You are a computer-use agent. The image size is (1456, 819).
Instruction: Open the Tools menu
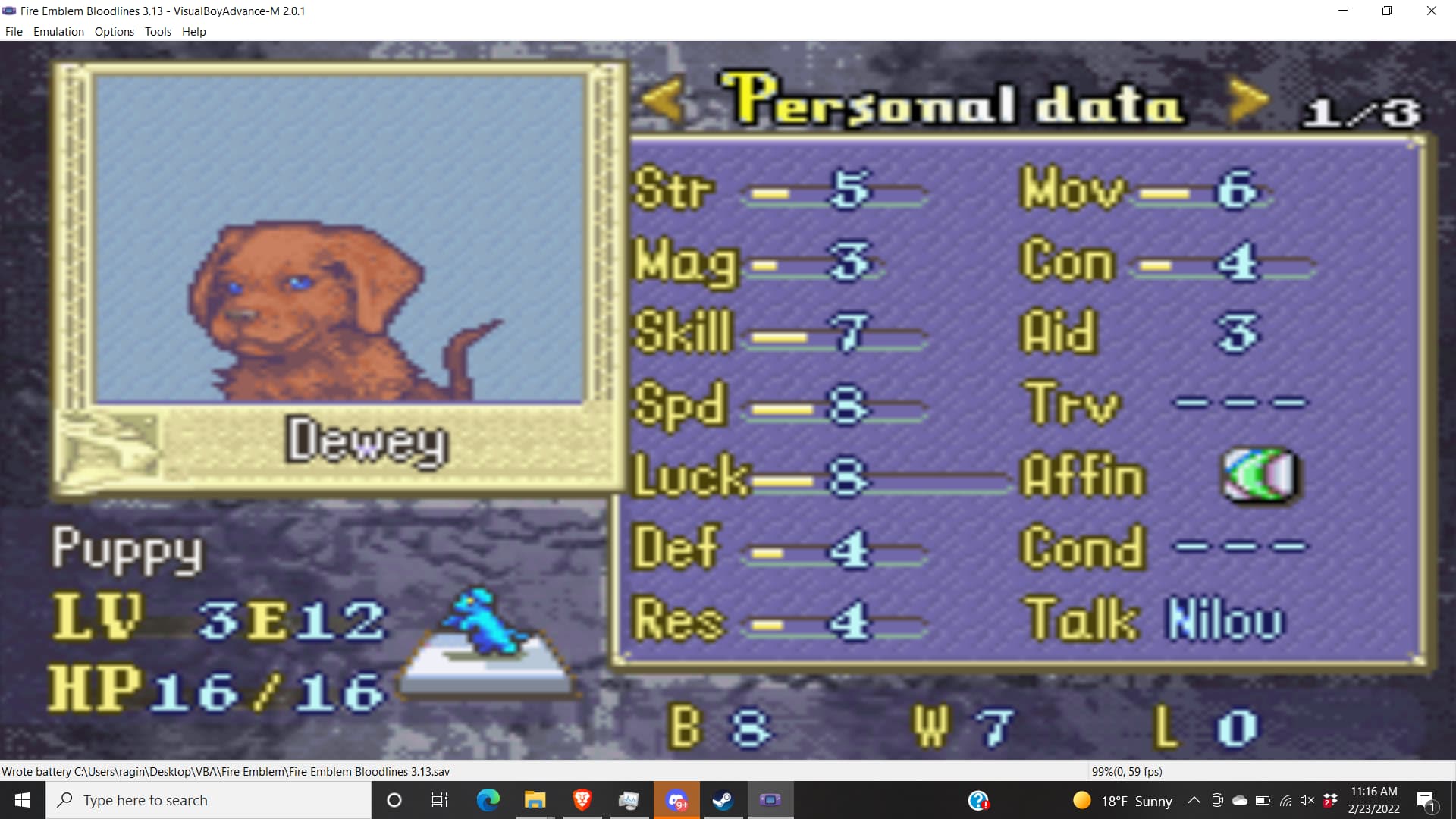coord(158,32)
